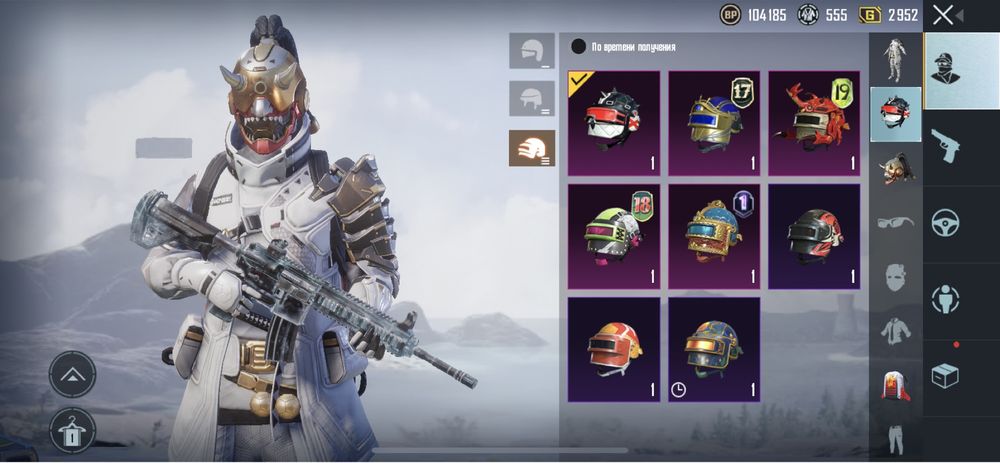Close the inventory with the X button
Screen dimensions: 1000x463
943,14
